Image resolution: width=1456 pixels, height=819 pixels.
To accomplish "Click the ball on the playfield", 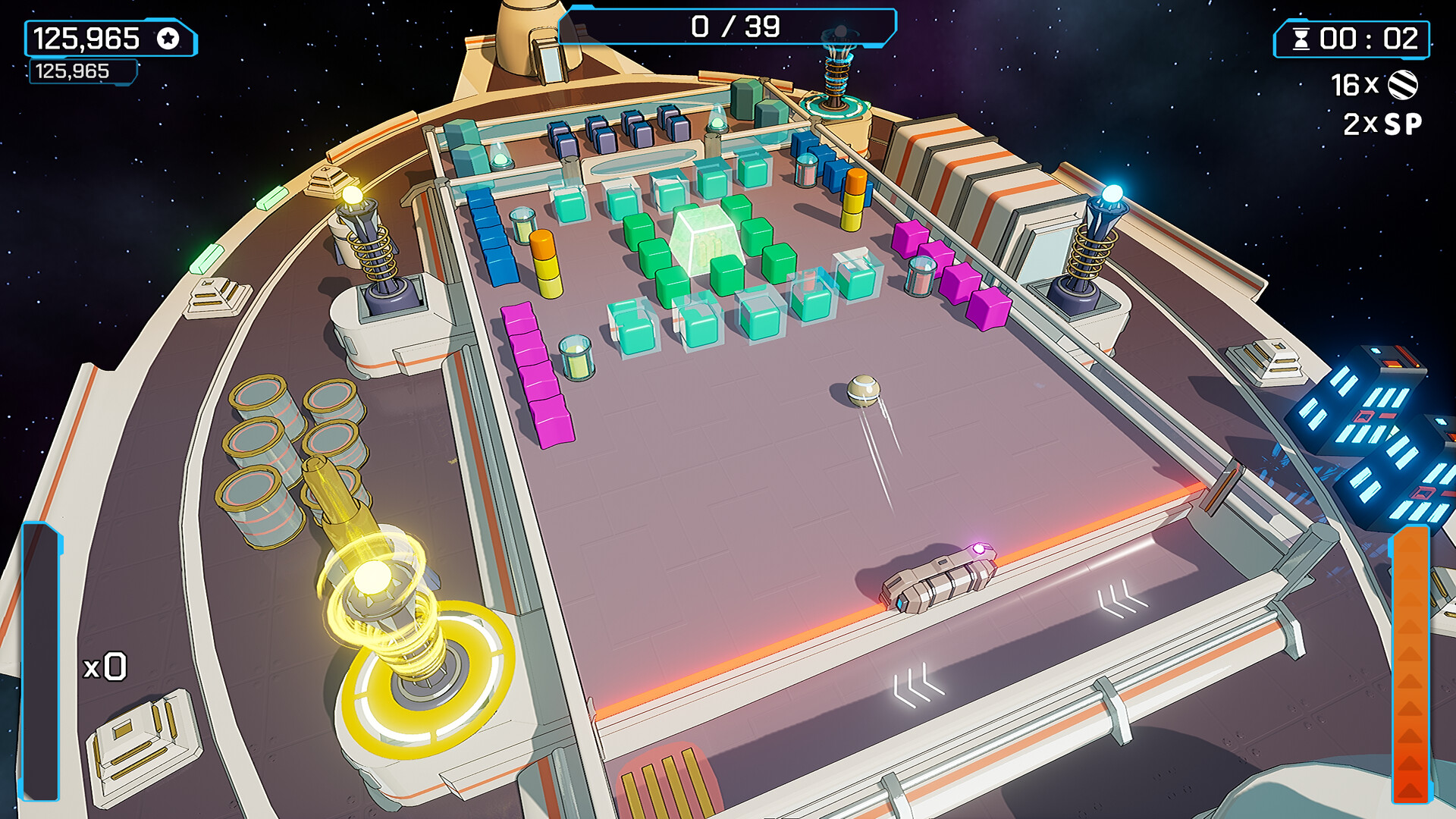I will pos(864,391).
